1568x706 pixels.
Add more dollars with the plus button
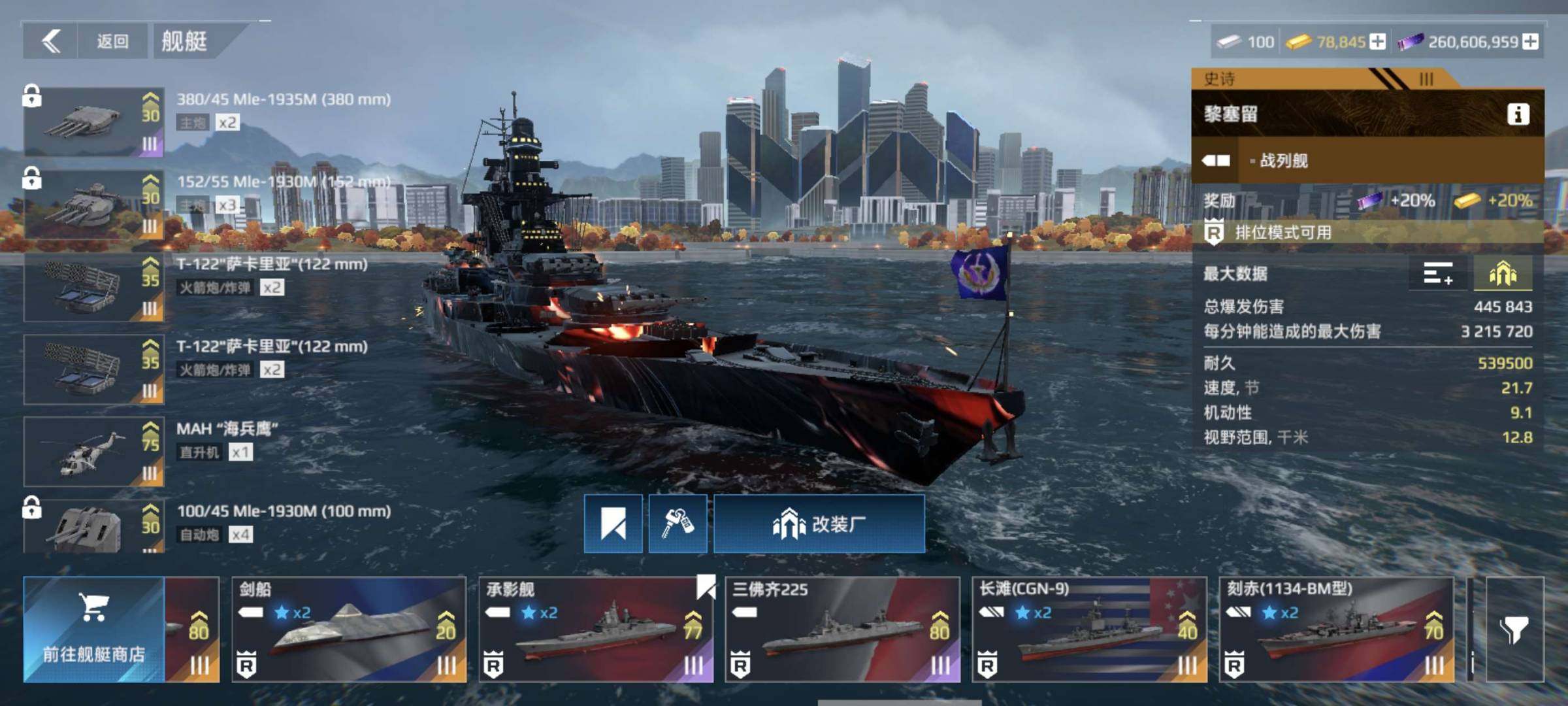click(1530, 42)
